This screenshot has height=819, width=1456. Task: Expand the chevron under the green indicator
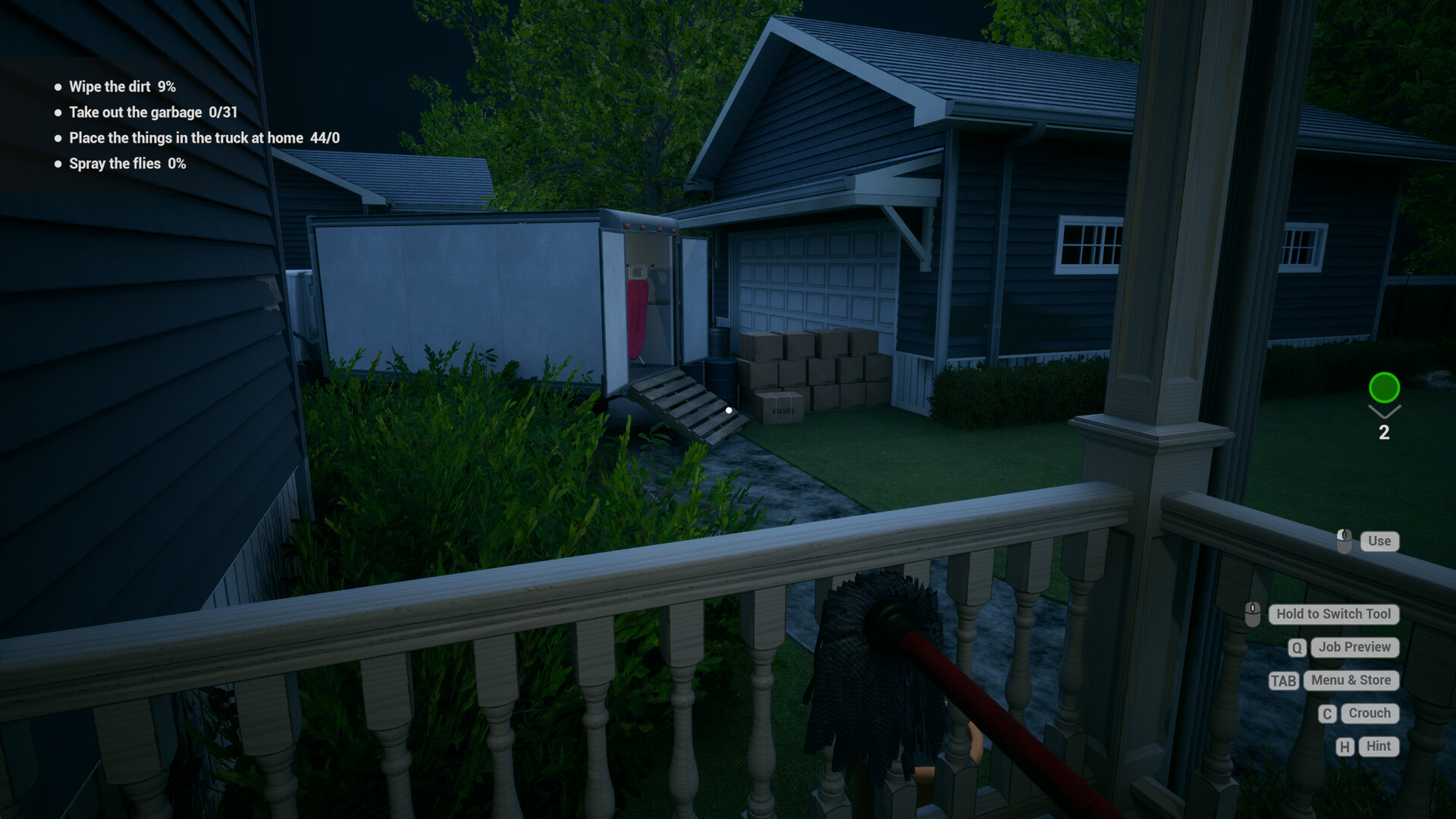1385,412
